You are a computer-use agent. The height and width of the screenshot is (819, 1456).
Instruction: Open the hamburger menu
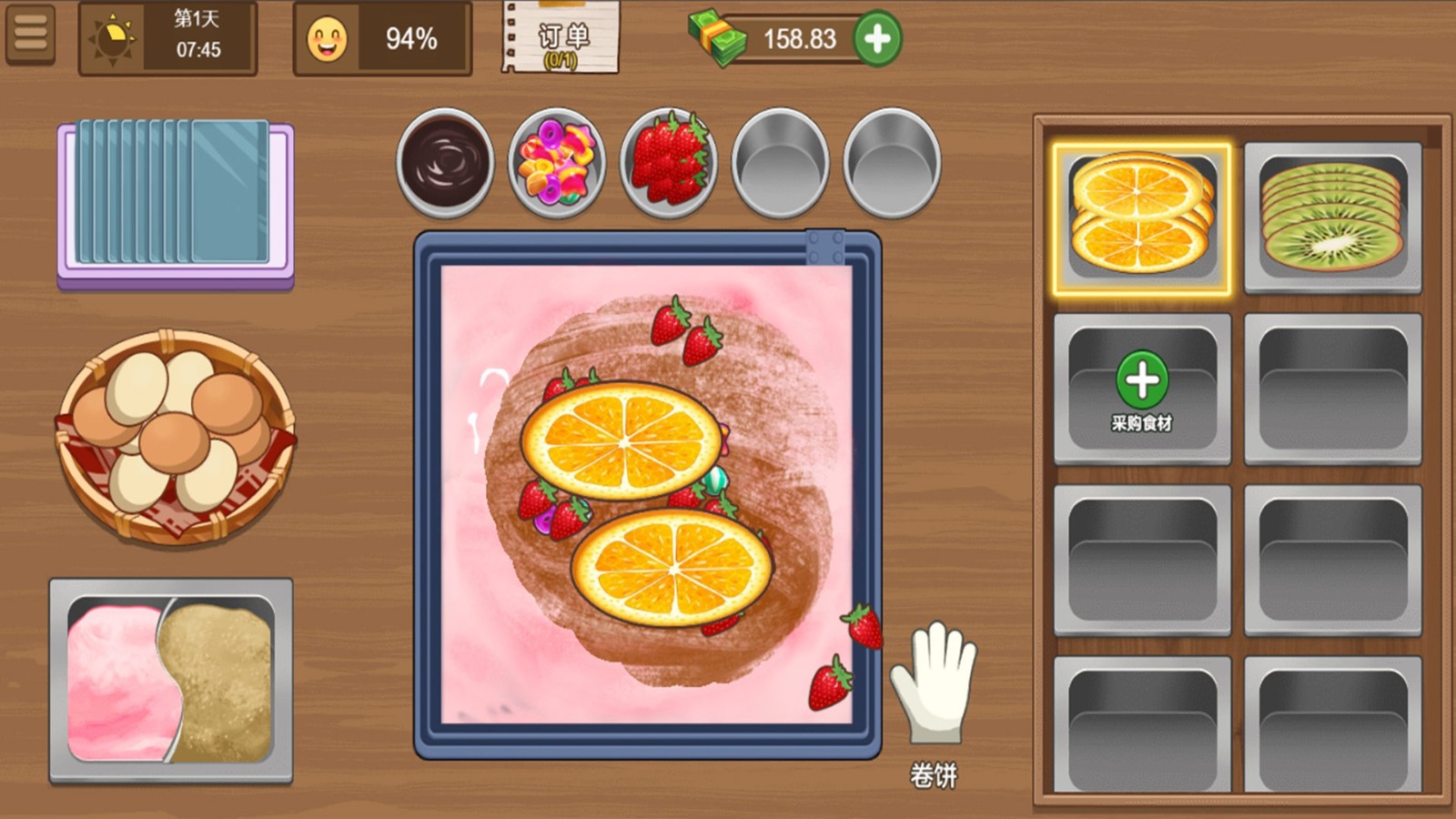pyautogui.click(x=30, y=35)
